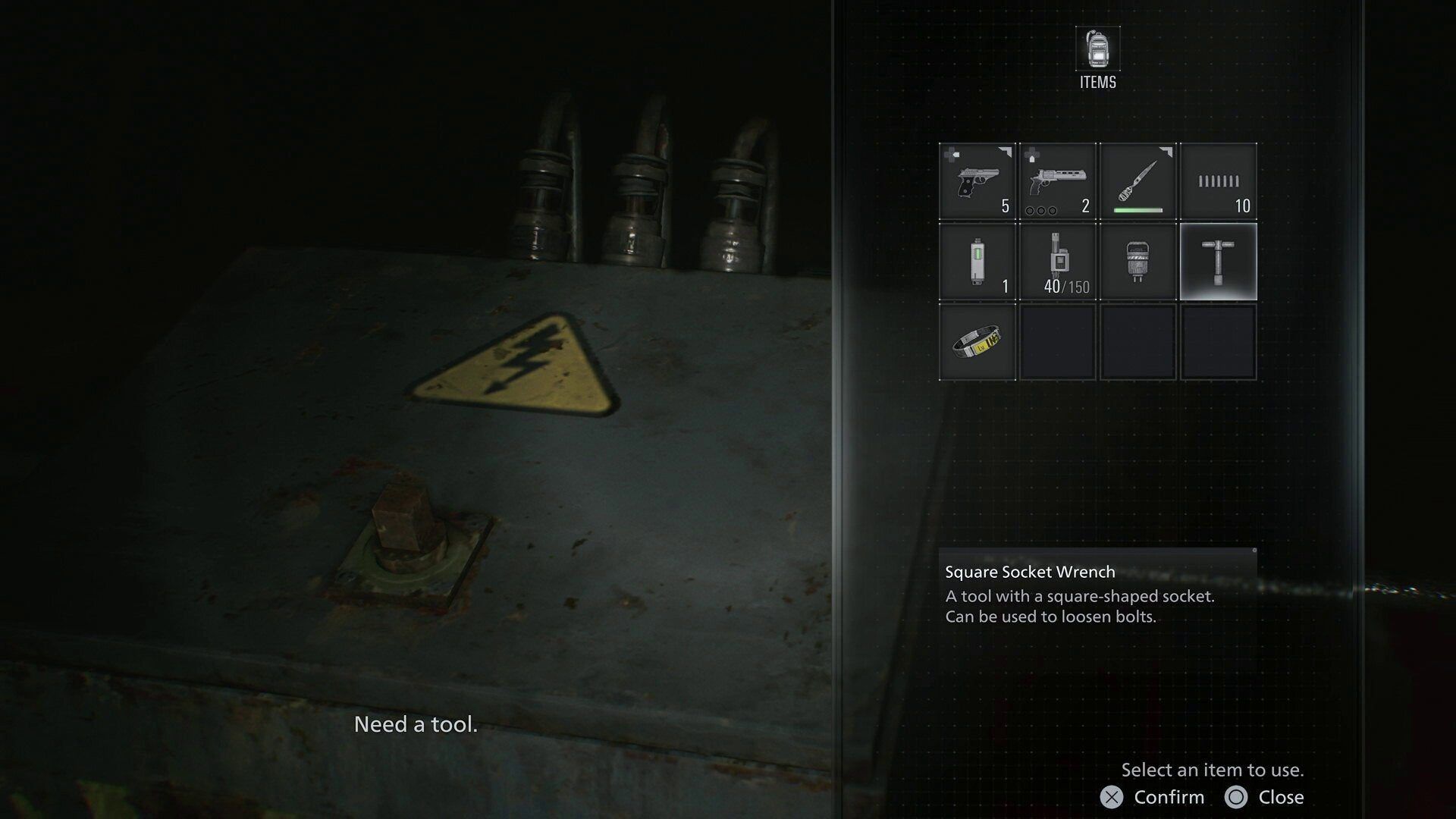1456x819 pixels.
Task: Click the backpack ITEMS icon
Action: coord(1097,50)
